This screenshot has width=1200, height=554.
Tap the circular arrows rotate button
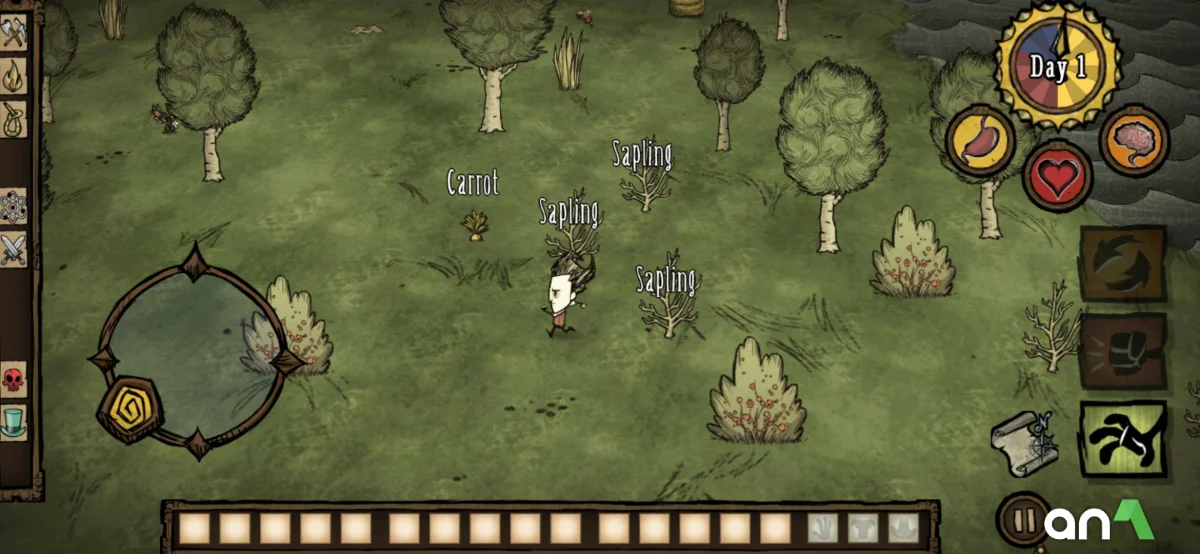click(x=1123, y=263)
